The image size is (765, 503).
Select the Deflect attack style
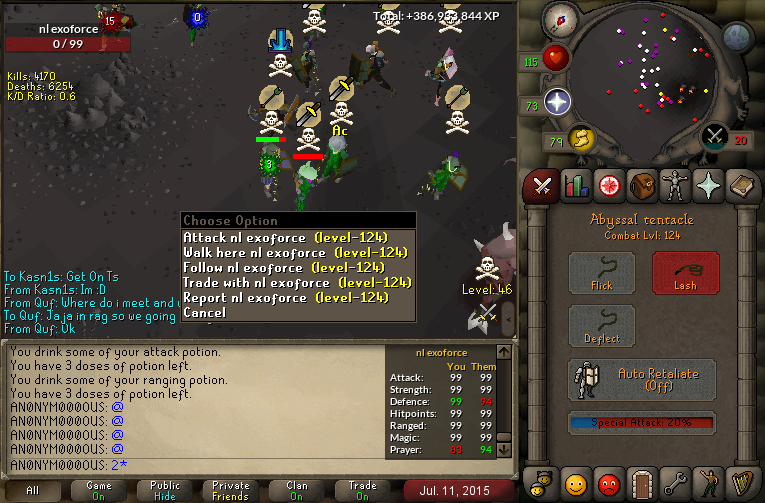coord(601,327)
